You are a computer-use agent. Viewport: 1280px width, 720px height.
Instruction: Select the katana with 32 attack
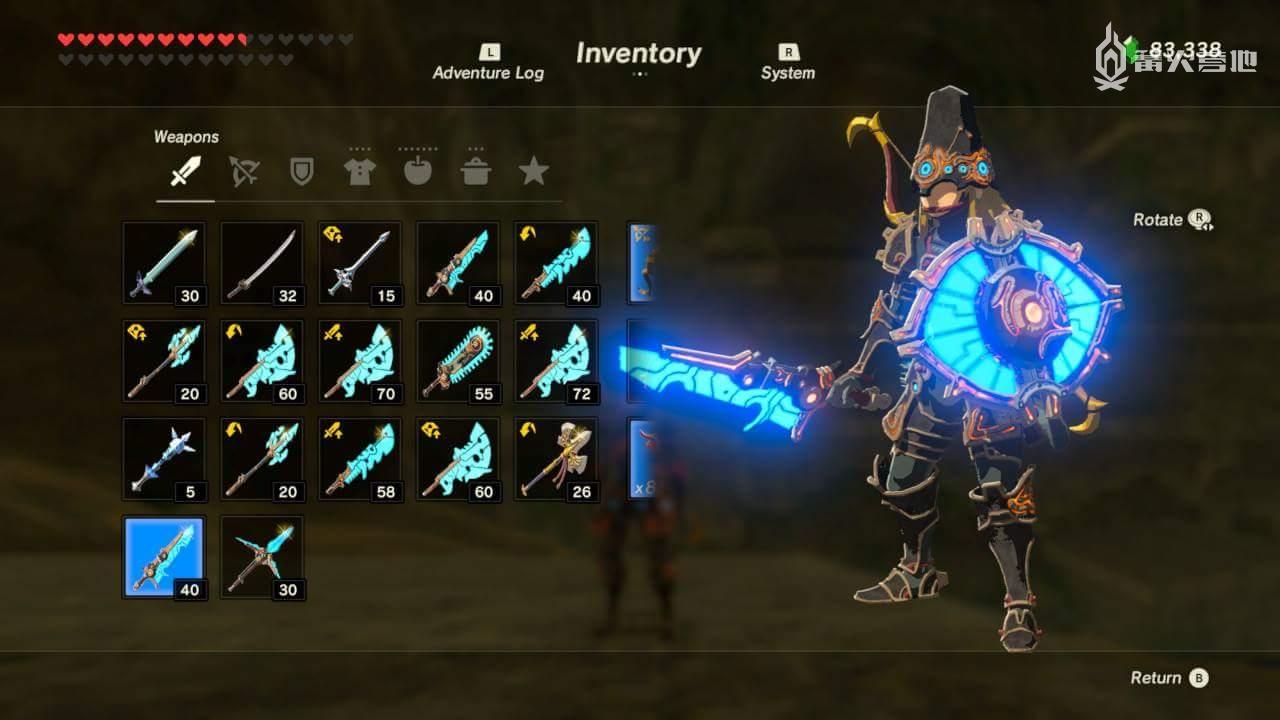(262, 263)
